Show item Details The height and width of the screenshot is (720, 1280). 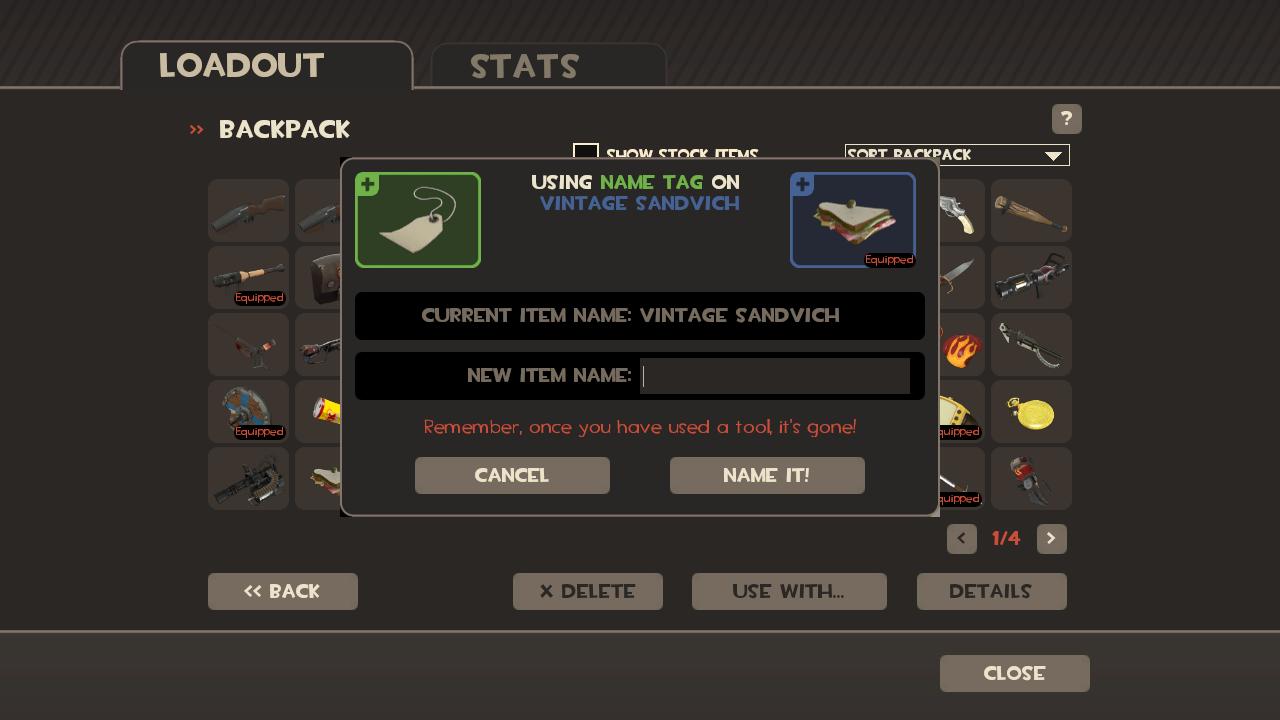(991, 591)
